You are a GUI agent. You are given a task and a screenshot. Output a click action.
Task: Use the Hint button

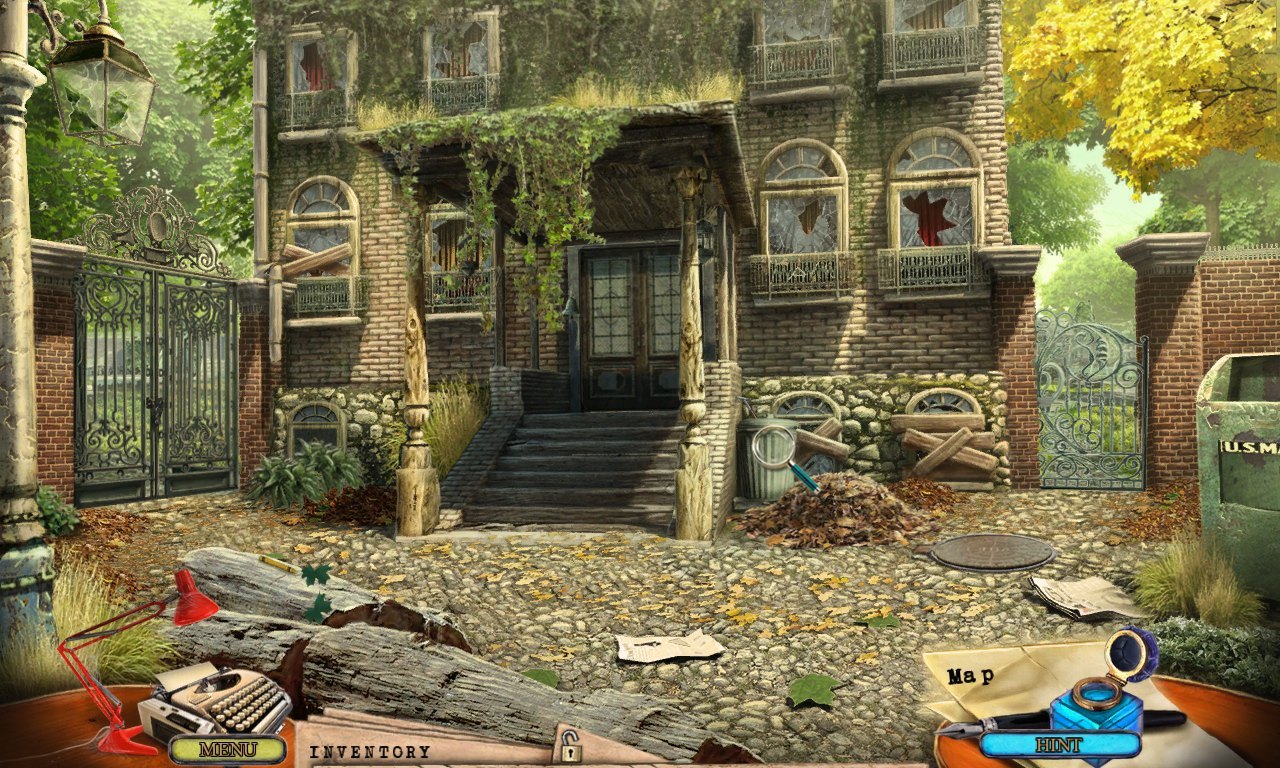tap(1059, 745)
